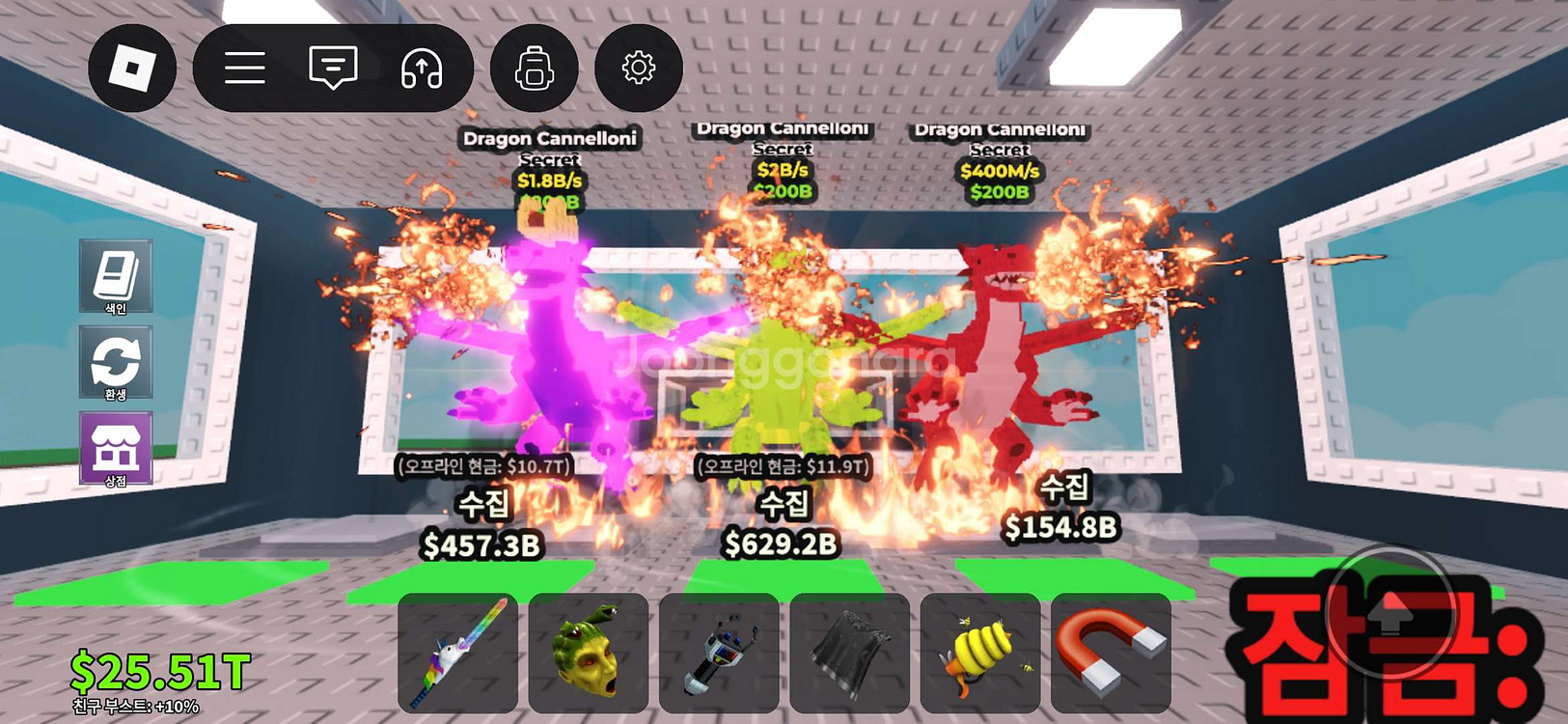Equip the red magnet tool
The image size is (1568, 724).
pyautogui.click(x=1111, y=654)
